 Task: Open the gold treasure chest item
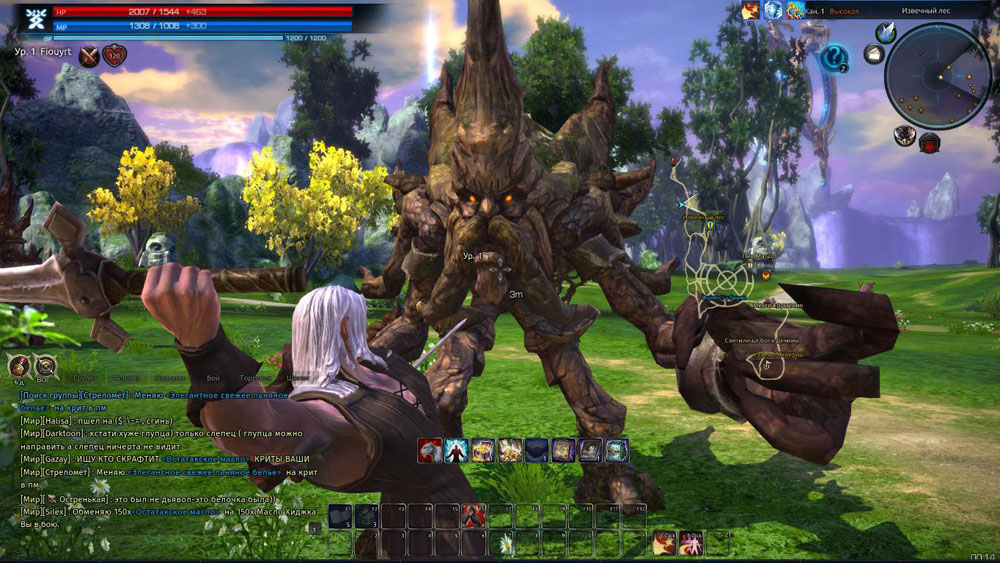coord(483,451)
